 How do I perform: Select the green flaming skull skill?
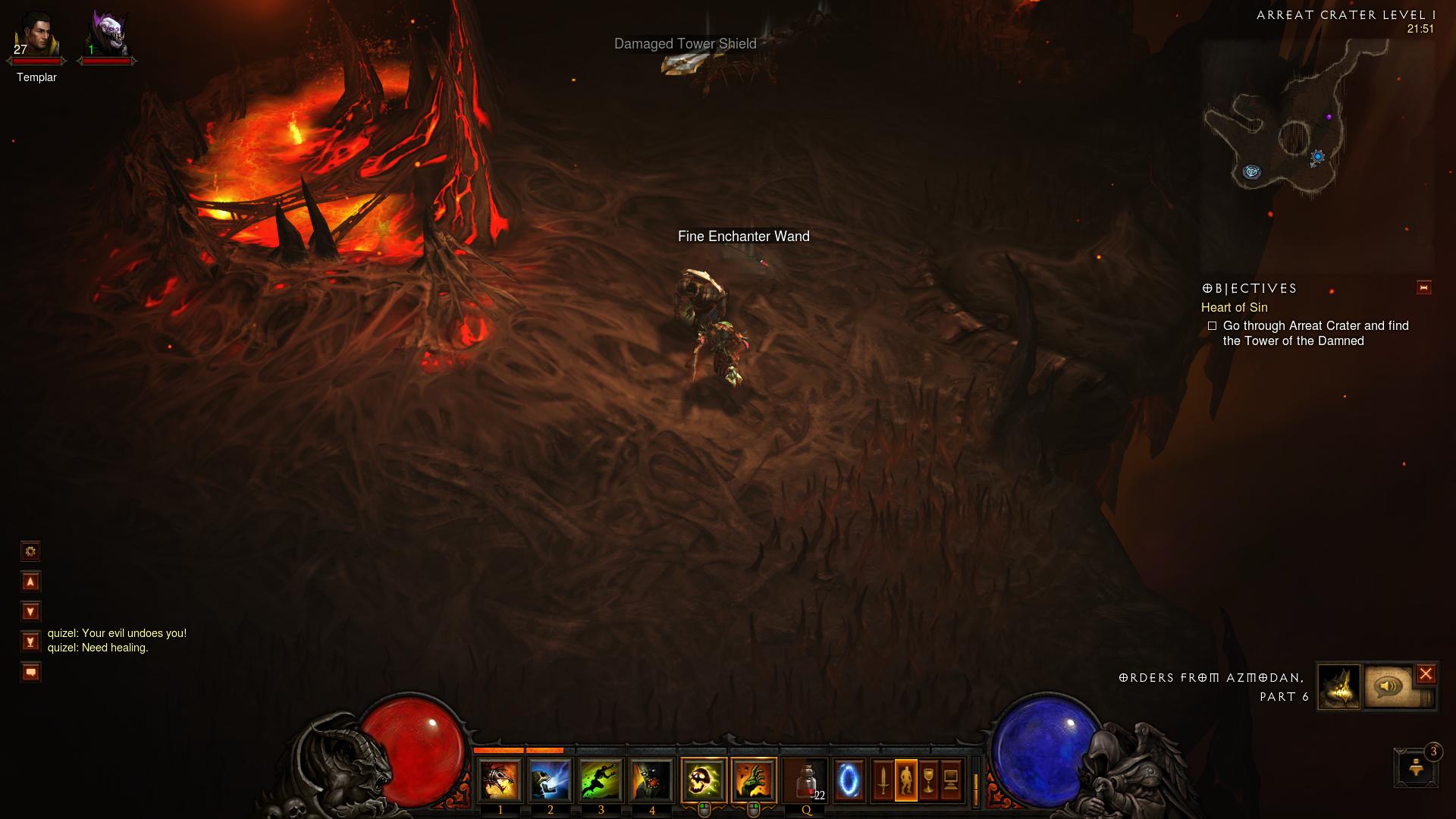click(x=704, y=780)
